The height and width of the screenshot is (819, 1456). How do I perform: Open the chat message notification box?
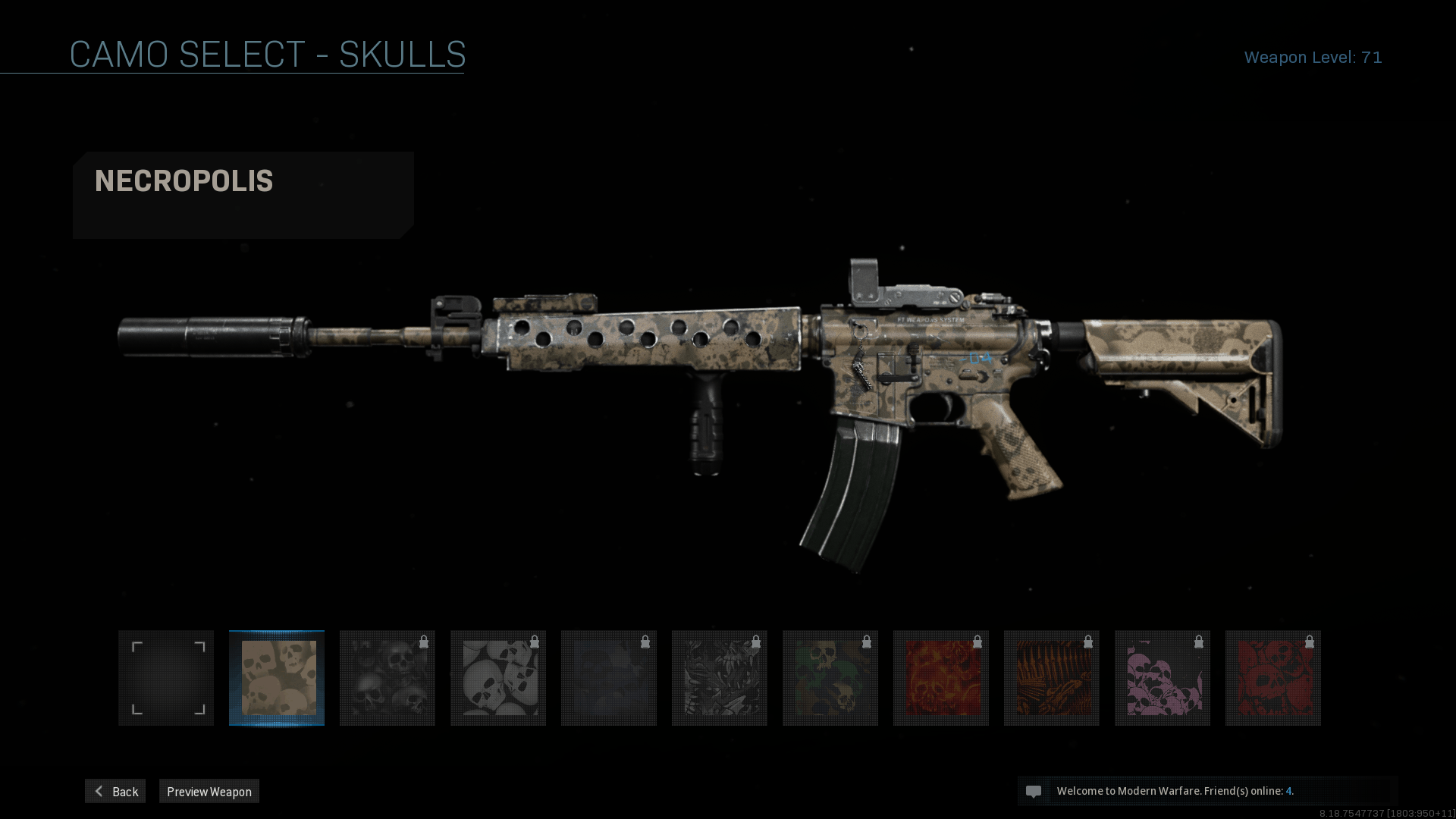(x=1207, y=791)
